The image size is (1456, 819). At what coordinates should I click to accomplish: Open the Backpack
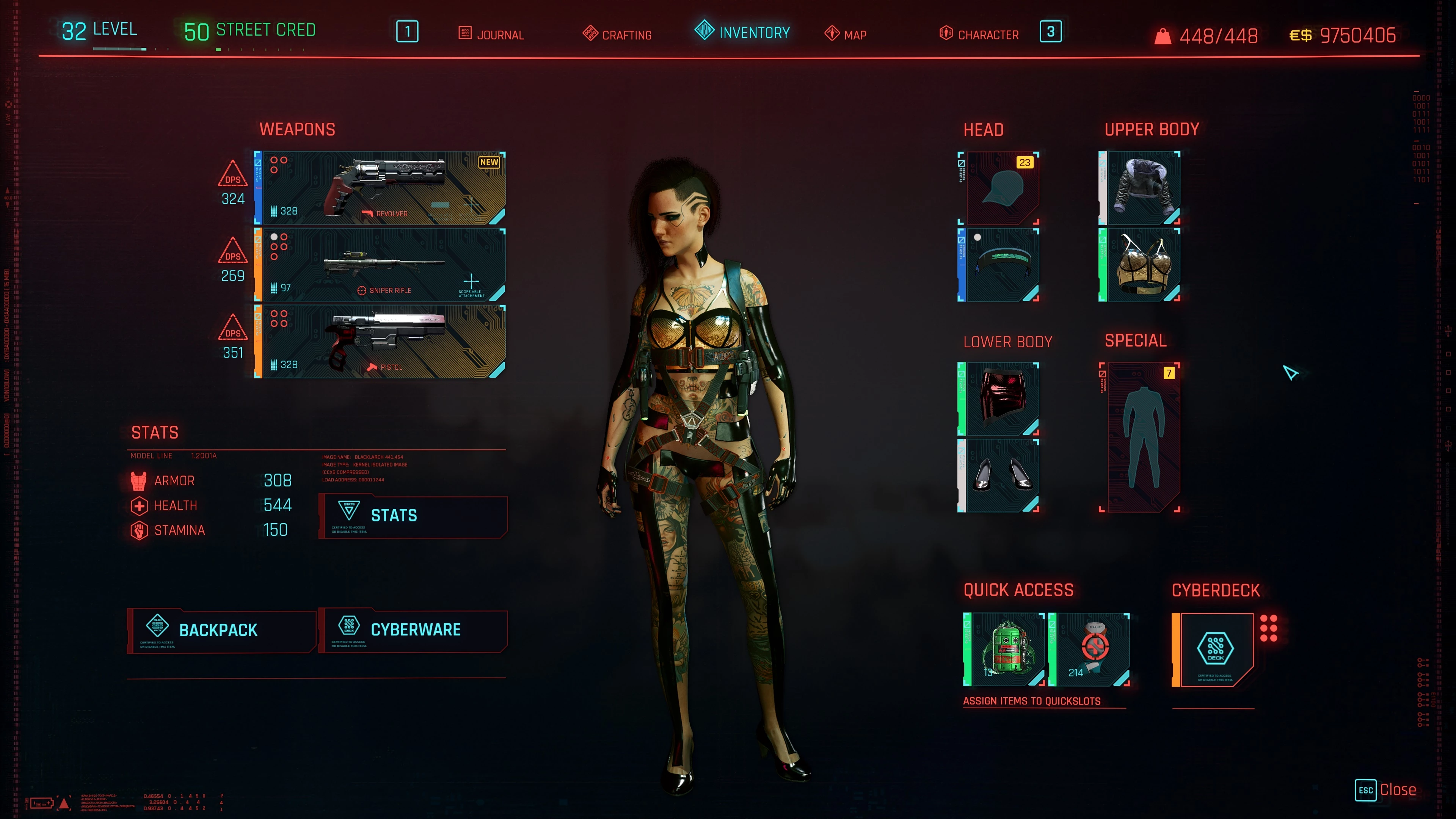(x=221, y=630)
